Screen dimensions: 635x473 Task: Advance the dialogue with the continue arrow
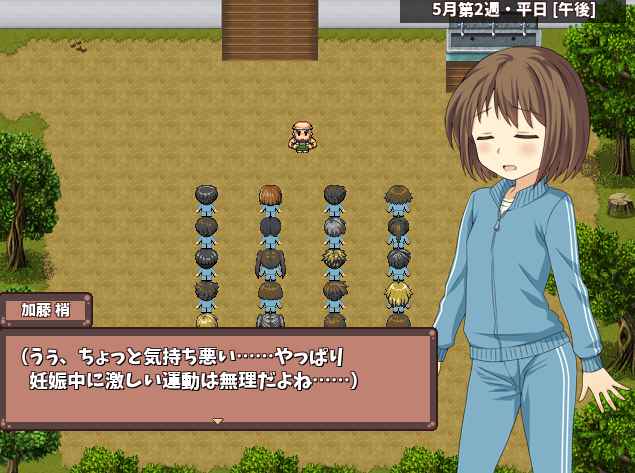point(217,421)
